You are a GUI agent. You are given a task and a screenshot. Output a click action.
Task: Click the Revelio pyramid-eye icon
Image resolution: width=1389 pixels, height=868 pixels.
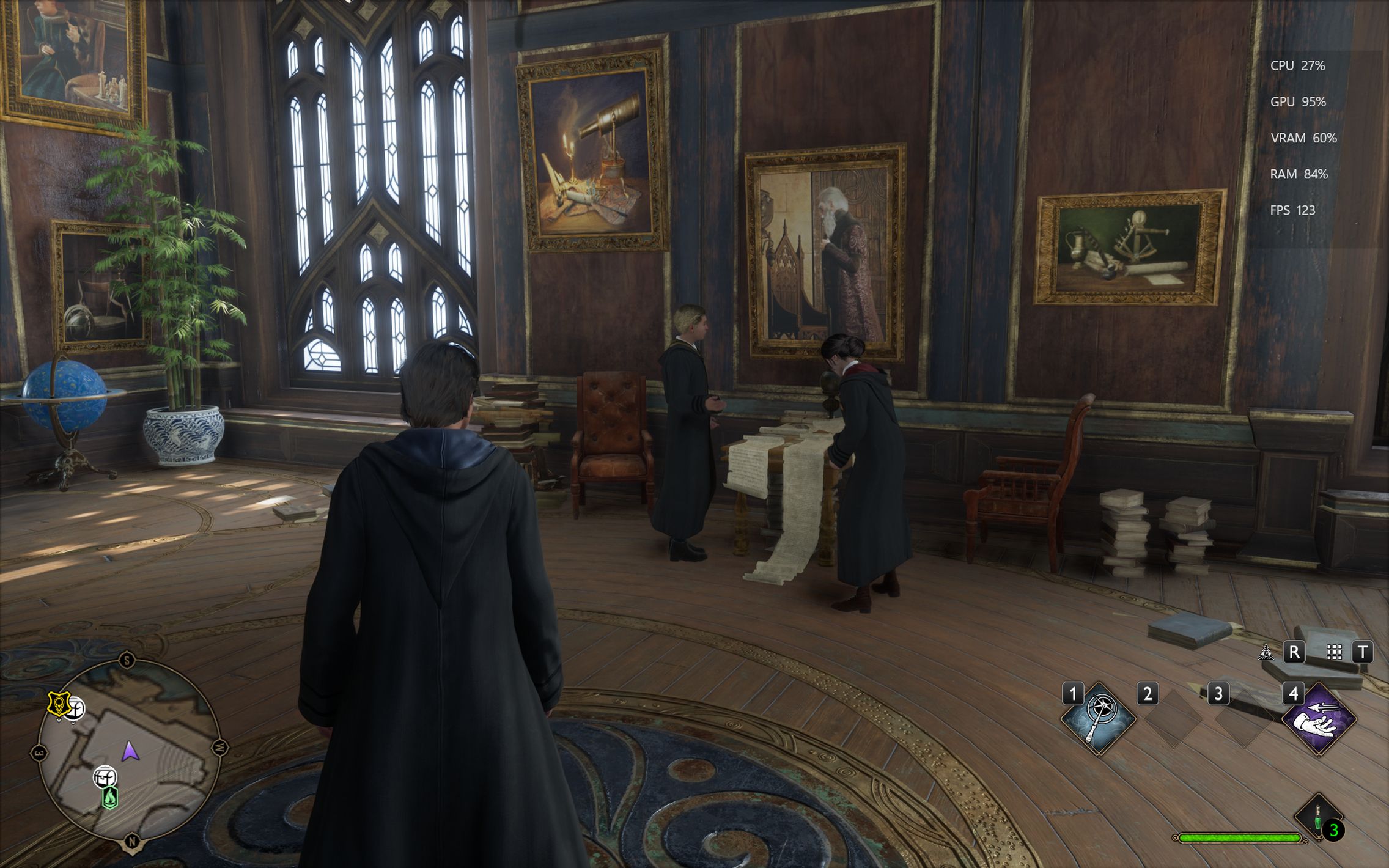point(1266,652)
